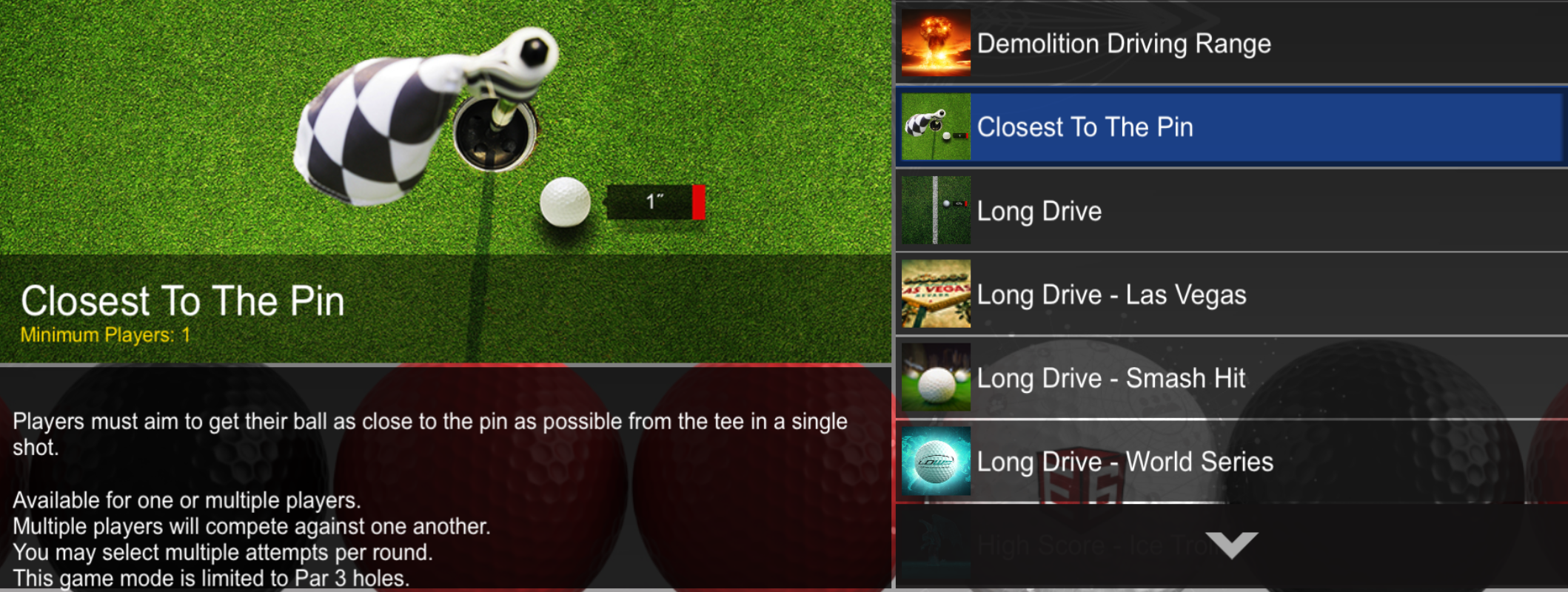
Task: Click the Closest To The Pin title text
Action: pos(184,300)
